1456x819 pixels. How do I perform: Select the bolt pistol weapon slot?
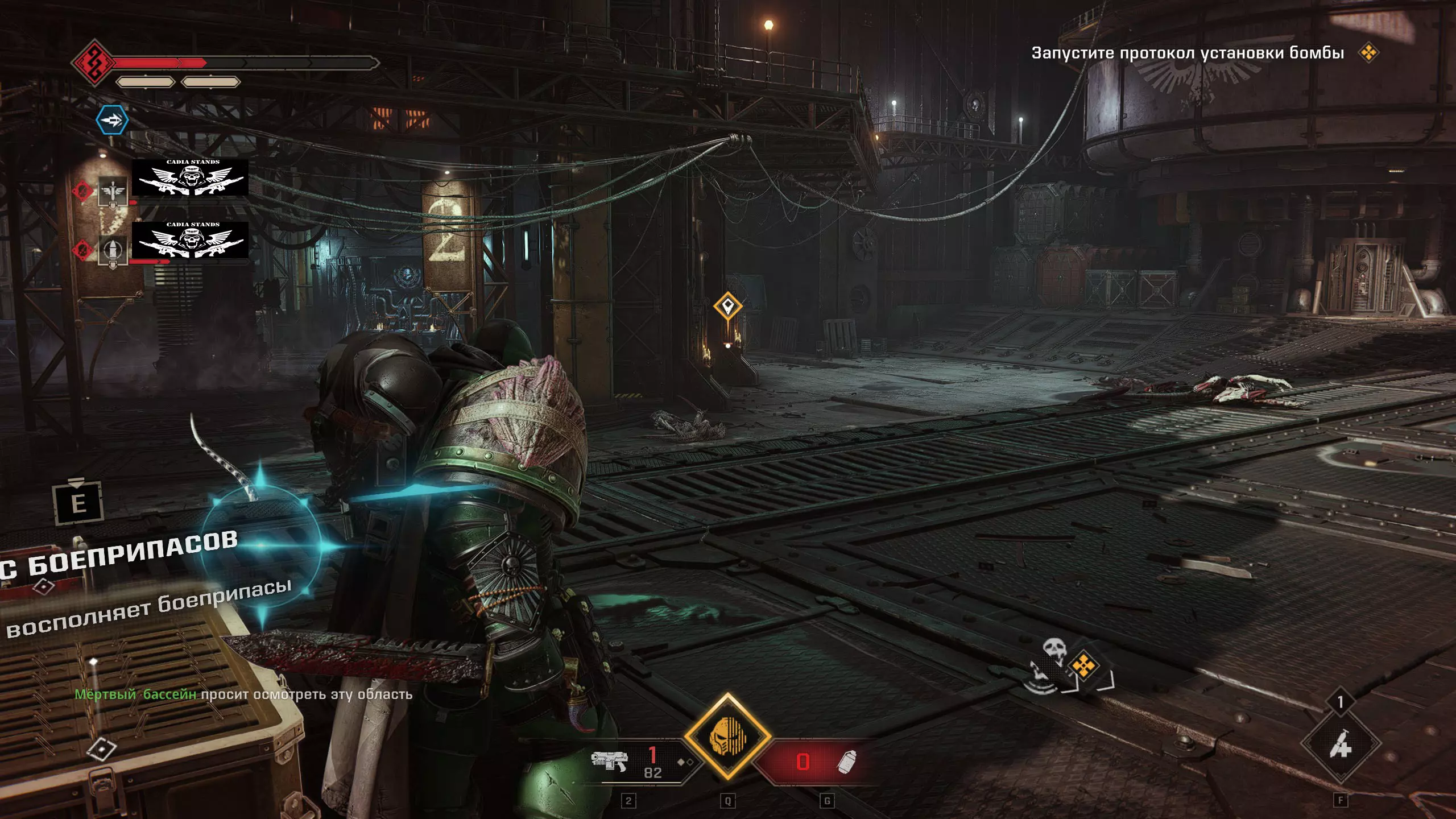pos(609,760)
